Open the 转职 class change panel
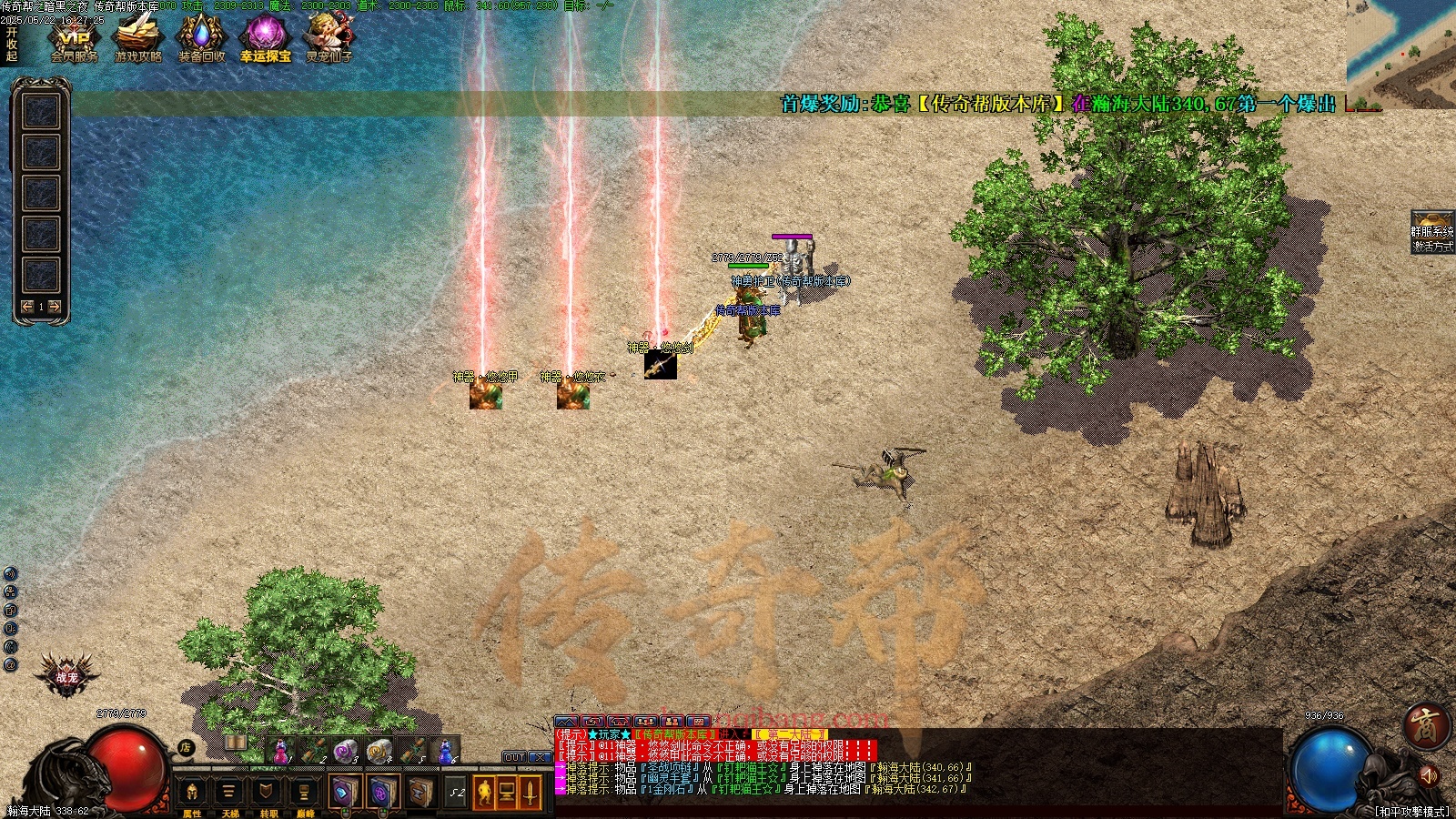The width and height of the screenshot is (1456, 819). [268, 794]
